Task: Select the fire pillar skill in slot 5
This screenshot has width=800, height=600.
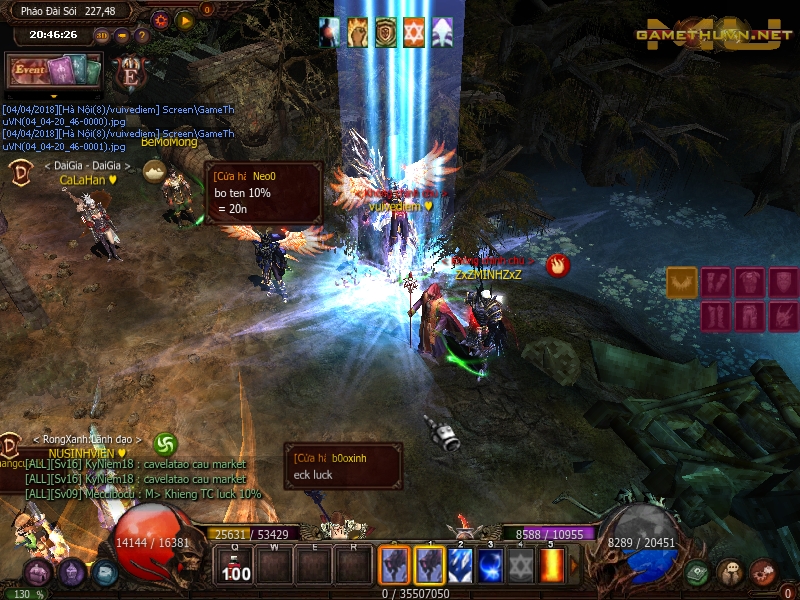Action: (x=551, y=566)
